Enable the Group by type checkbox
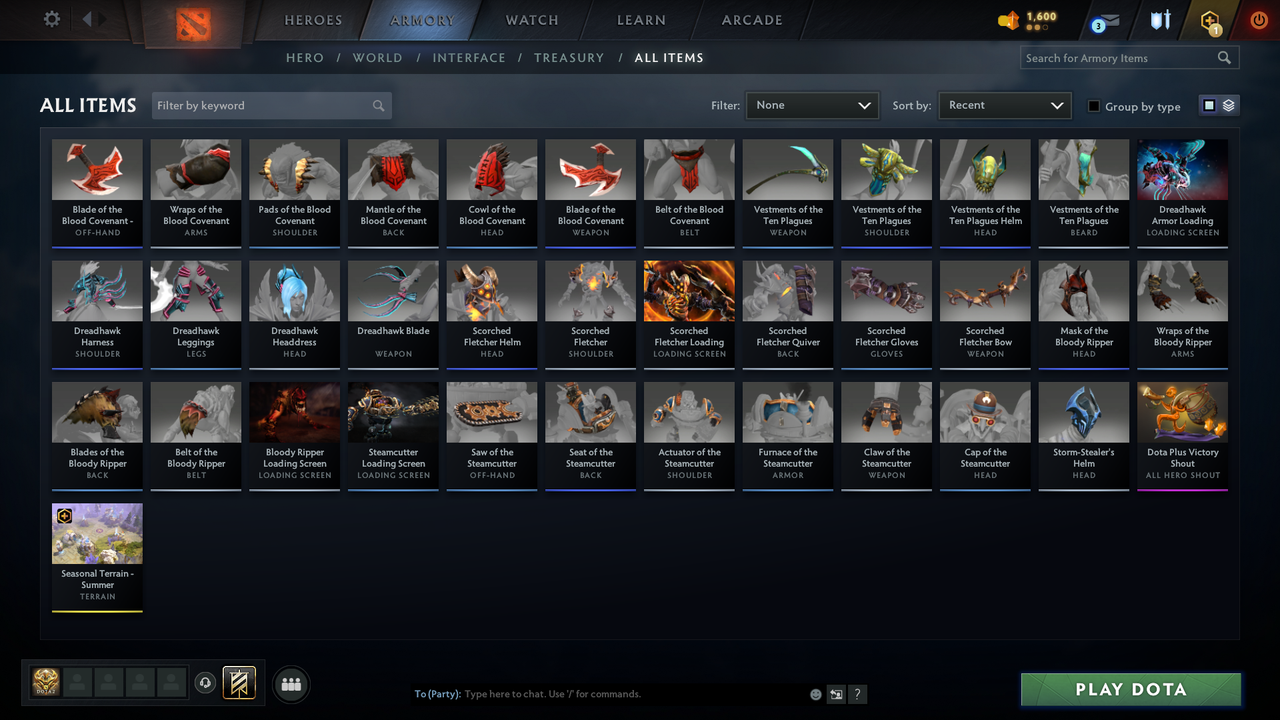 pyautogui.click(x=1093, y=107)
